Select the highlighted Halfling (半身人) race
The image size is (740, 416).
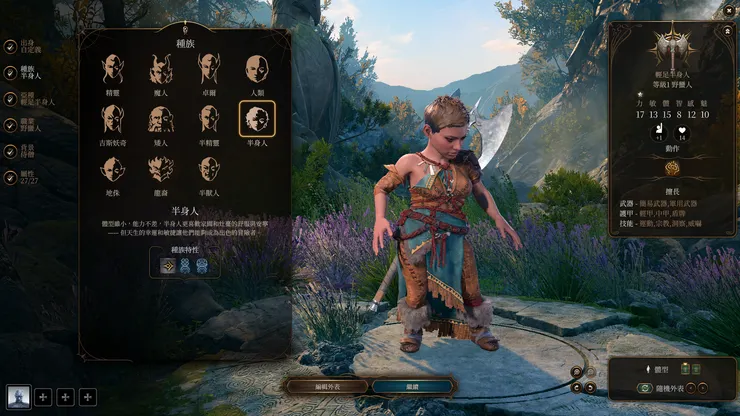tap(257, 120)
